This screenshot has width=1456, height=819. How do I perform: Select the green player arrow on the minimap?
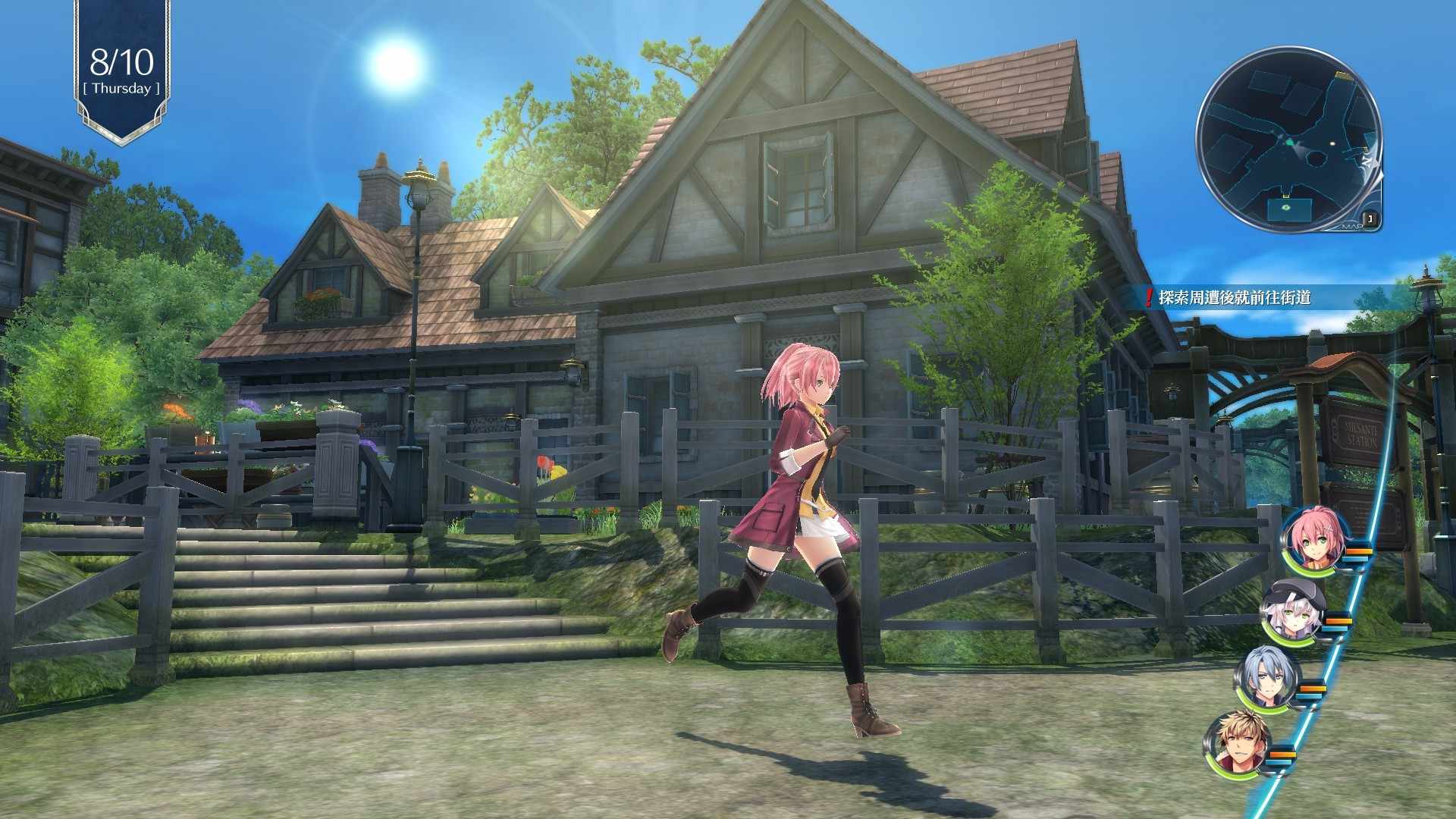pos(1289,143)
